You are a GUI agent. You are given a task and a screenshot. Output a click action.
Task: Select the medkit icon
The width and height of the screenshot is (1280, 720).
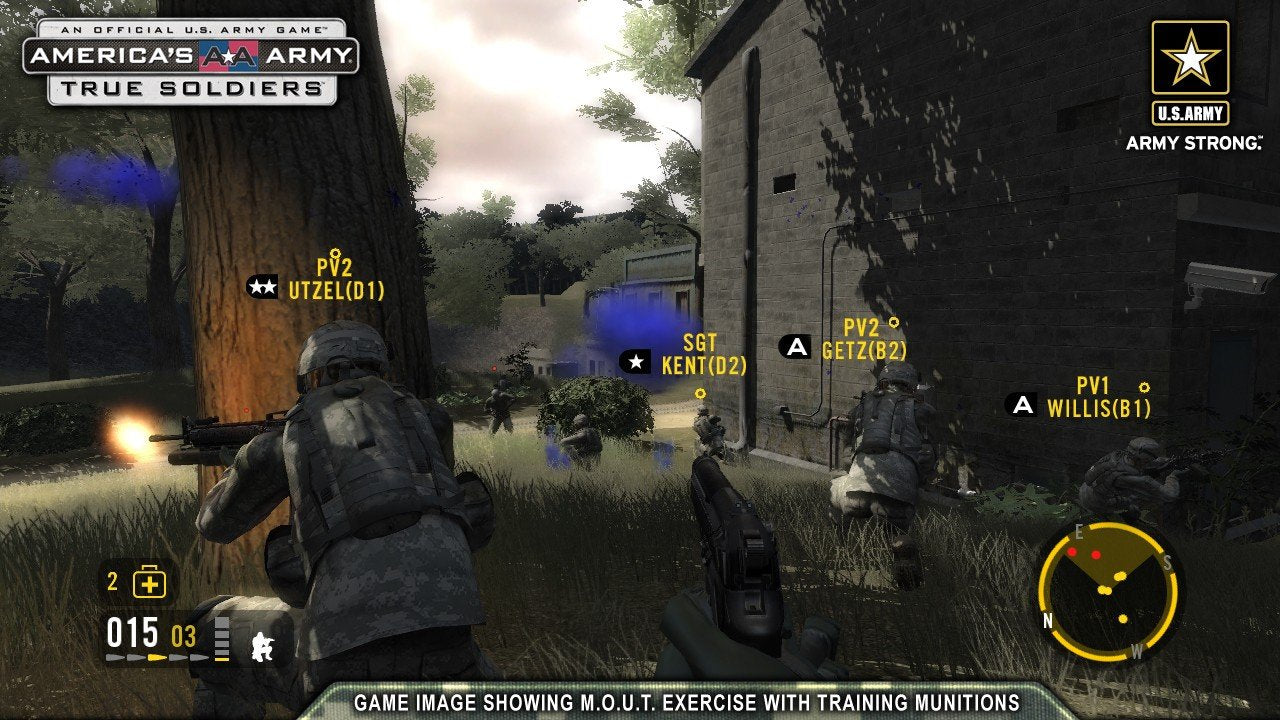pos(149,582)
